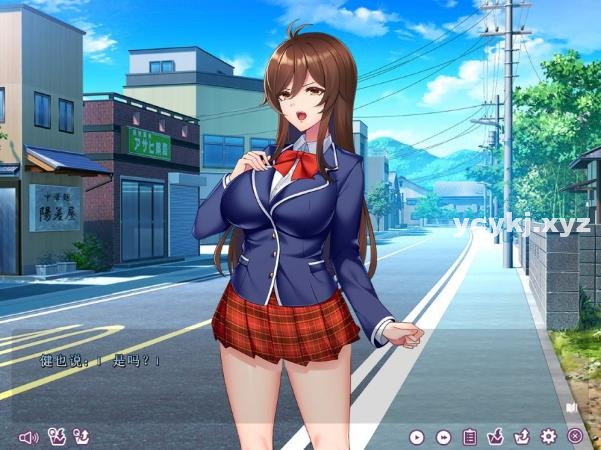601x450 pixels.
Task: Open the backlog clipboard icon
Action: 469,436
